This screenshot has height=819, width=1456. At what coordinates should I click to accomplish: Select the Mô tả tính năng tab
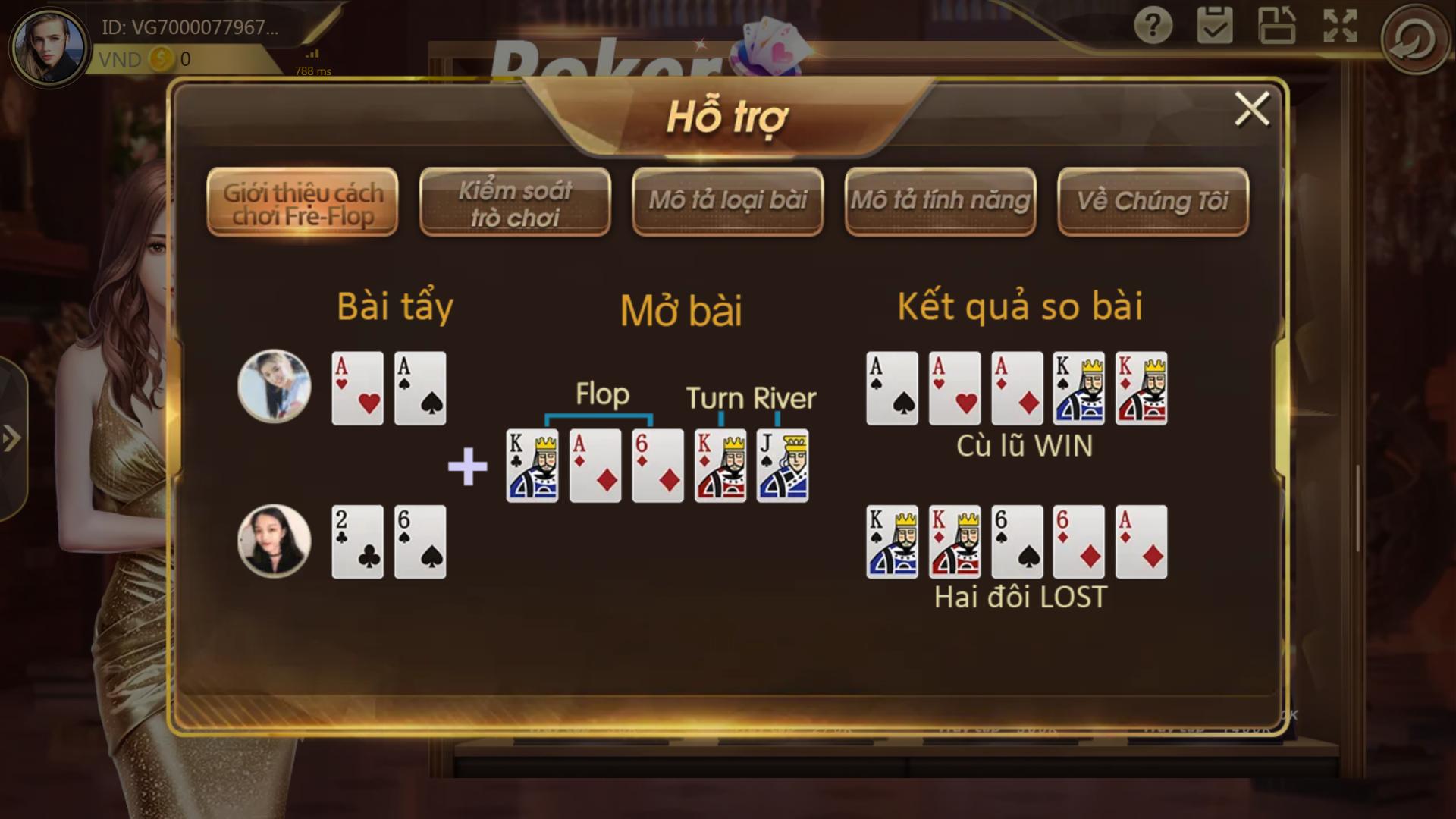pyautogui.click(x=939, y=199)
